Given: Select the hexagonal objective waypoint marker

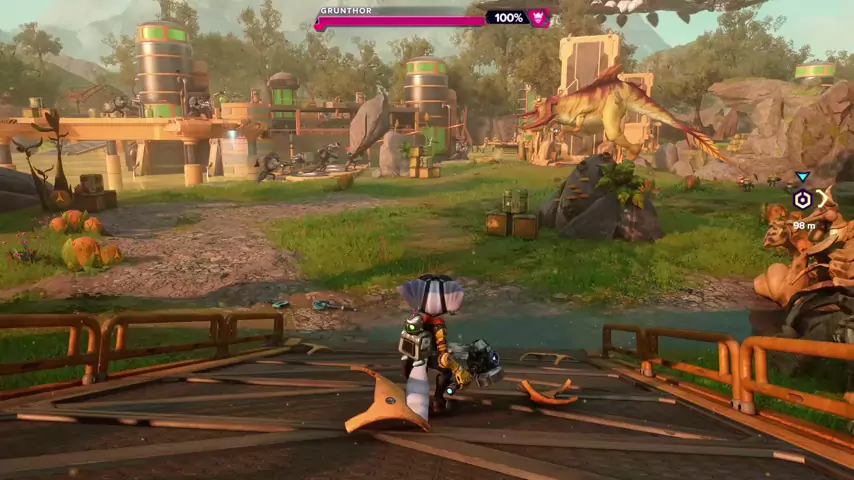Looking at the screenshot, I should pyautogui.click(x=802, y=199).
